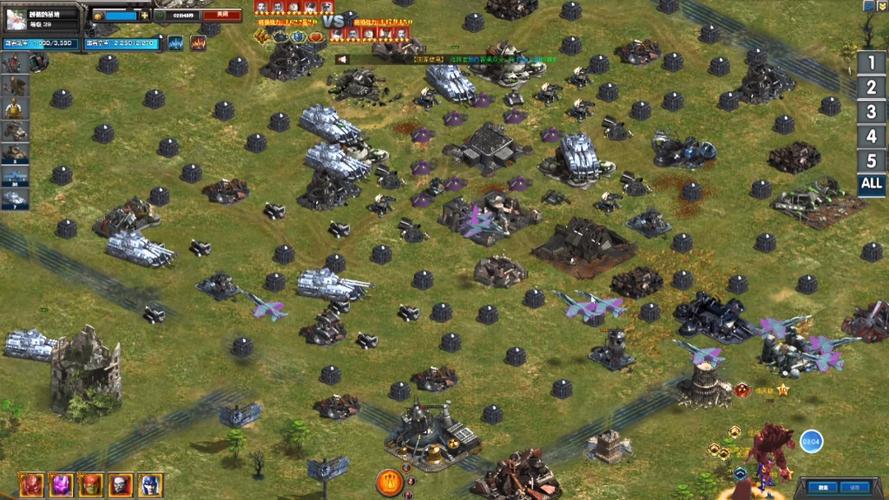Click the red button in the top bar

[x=222, y=16]
